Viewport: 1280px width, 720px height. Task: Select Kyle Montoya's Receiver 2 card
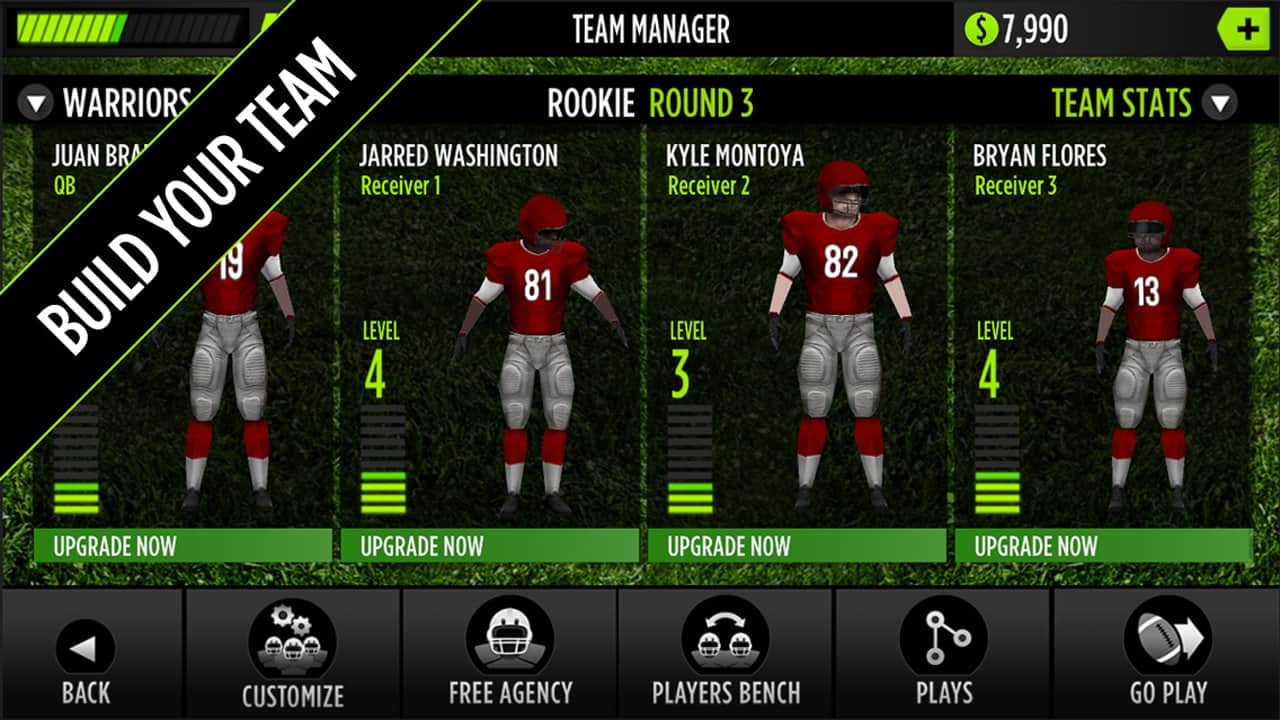tap(797, 330)
